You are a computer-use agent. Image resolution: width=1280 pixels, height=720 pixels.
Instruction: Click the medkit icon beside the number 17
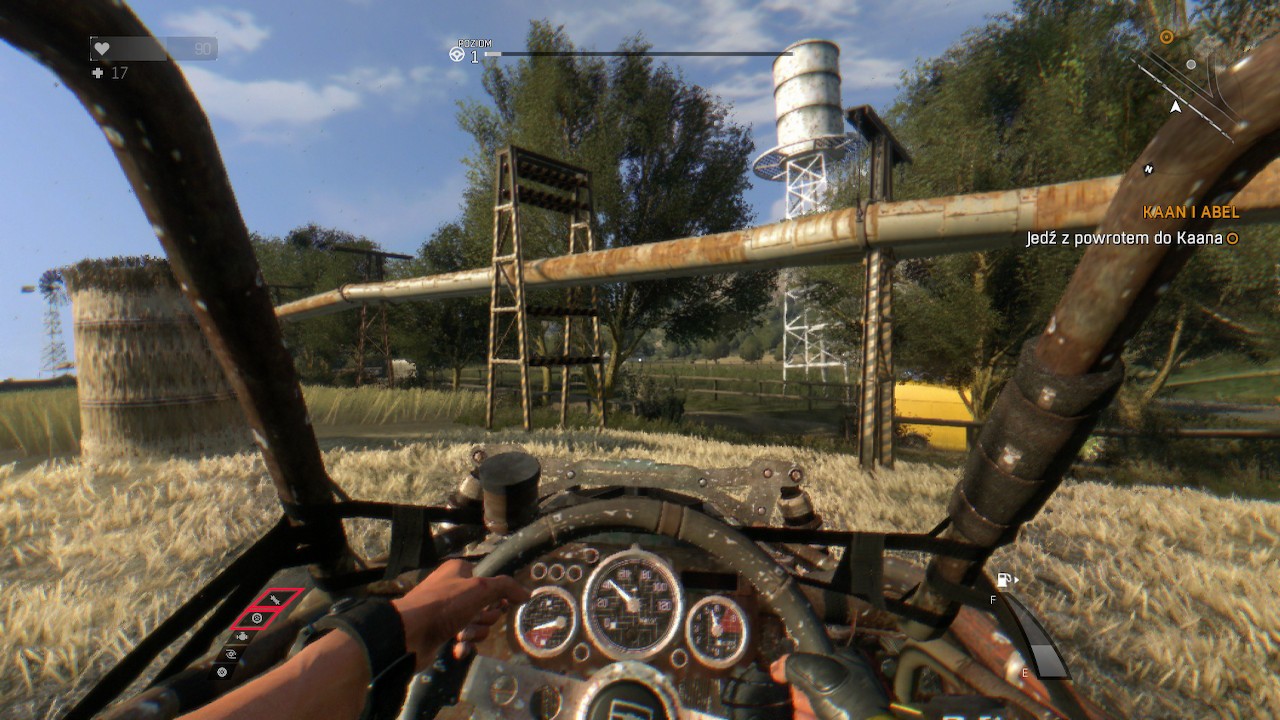pyautogui.click(x=96, y=71)
